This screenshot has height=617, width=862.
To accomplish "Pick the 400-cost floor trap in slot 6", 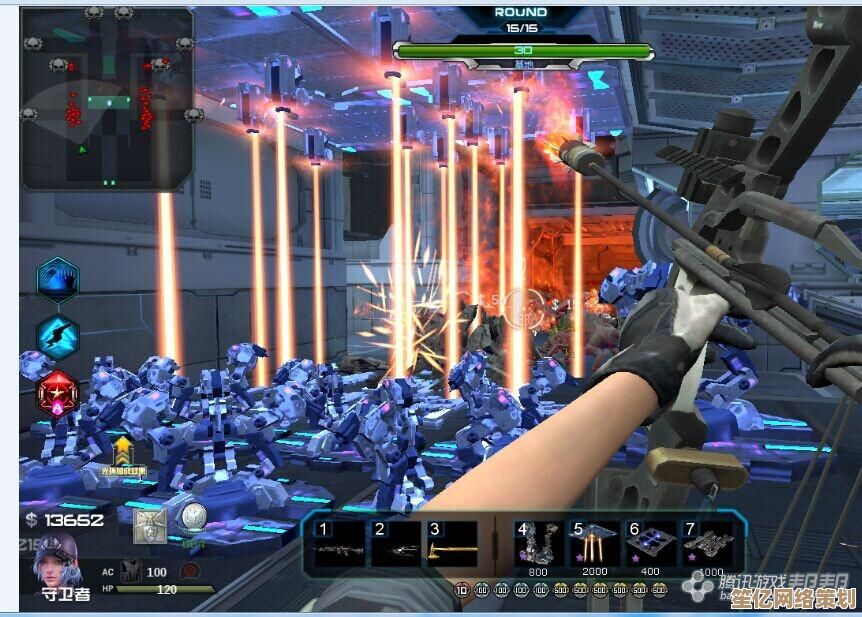I will click(650, 545).
